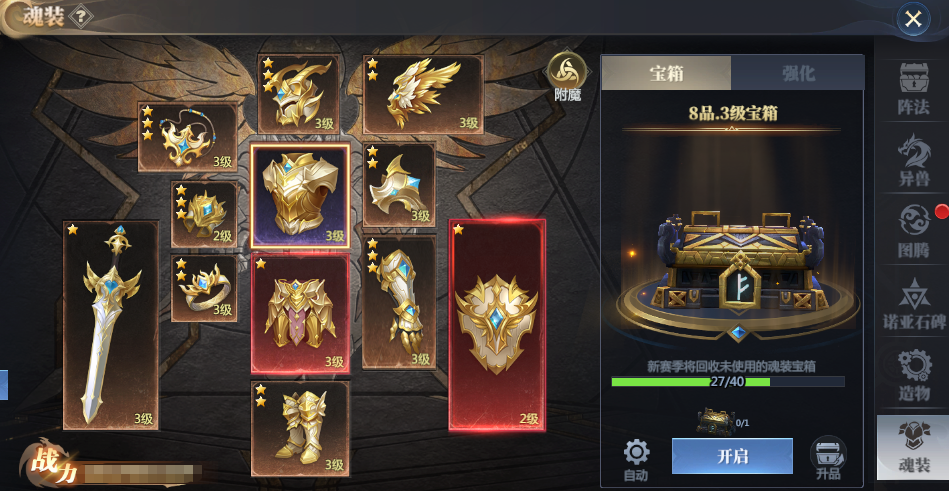The image size is (949, 491).
Task: Select the golden chest armor slot
Action: point(299,196)
